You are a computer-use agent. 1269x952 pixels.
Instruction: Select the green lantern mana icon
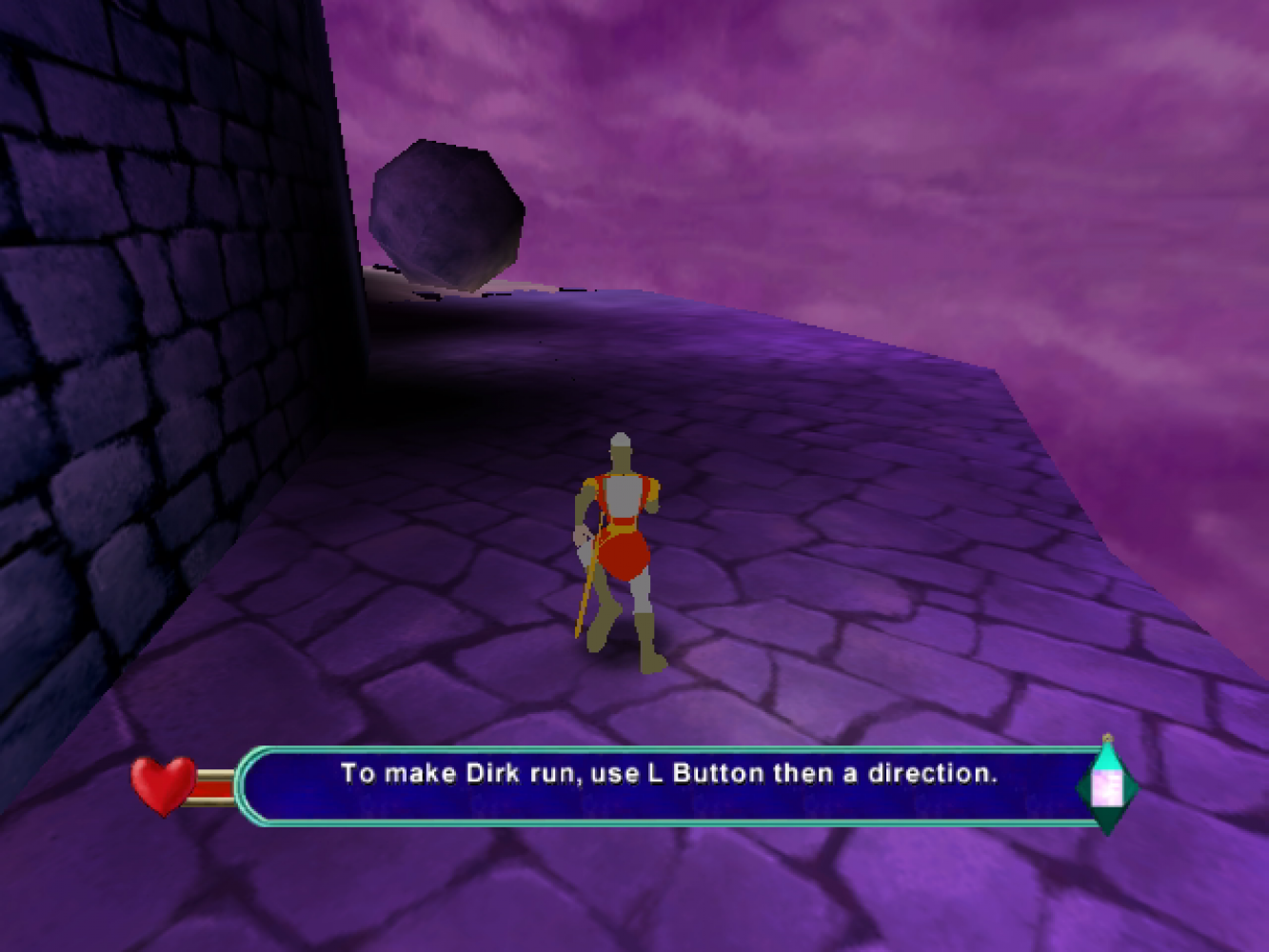point(1107,787)
